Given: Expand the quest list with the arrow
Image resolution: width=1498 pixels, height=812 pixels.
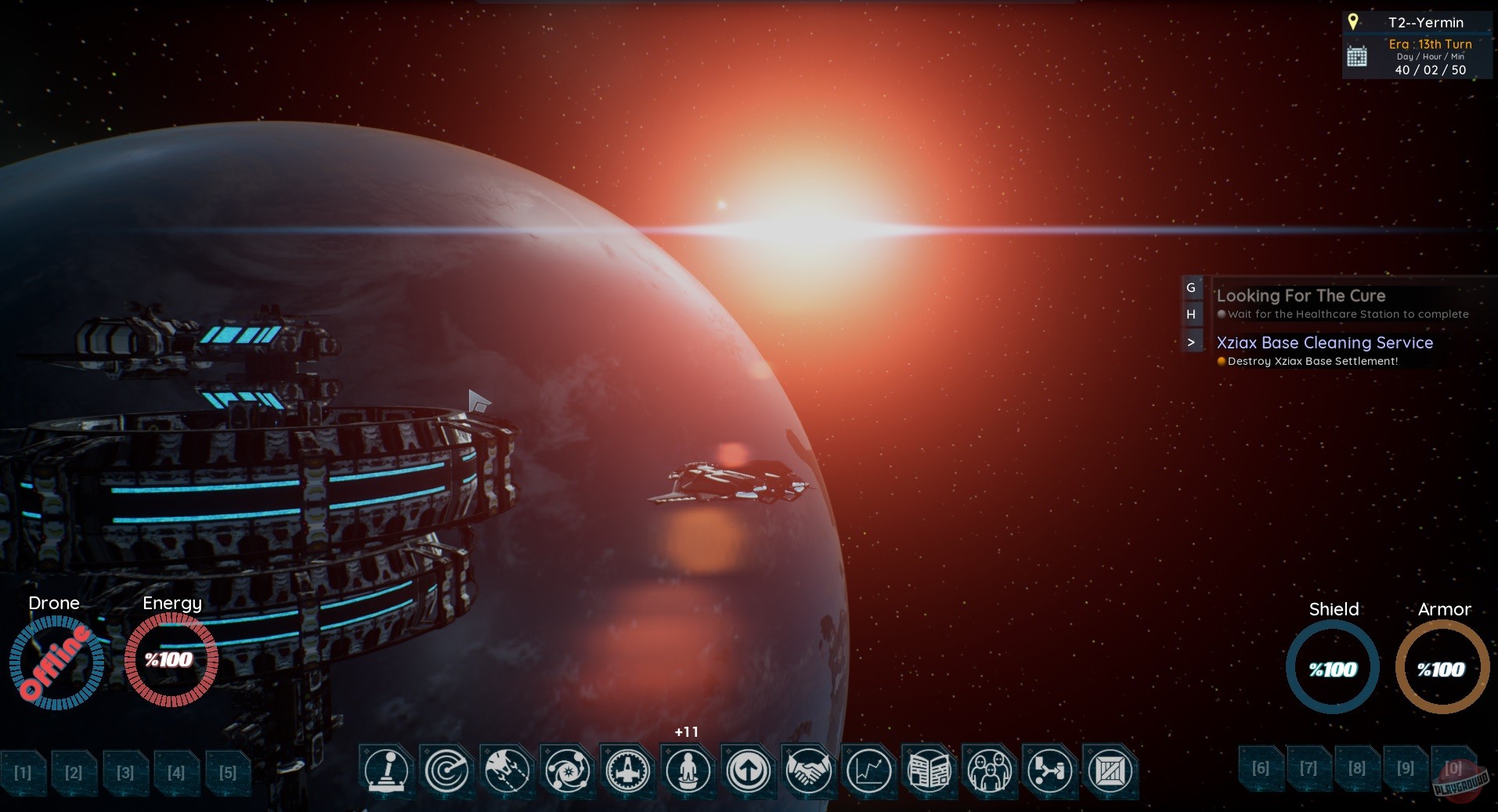Looking at the screenshot, I should (1191, 341).
